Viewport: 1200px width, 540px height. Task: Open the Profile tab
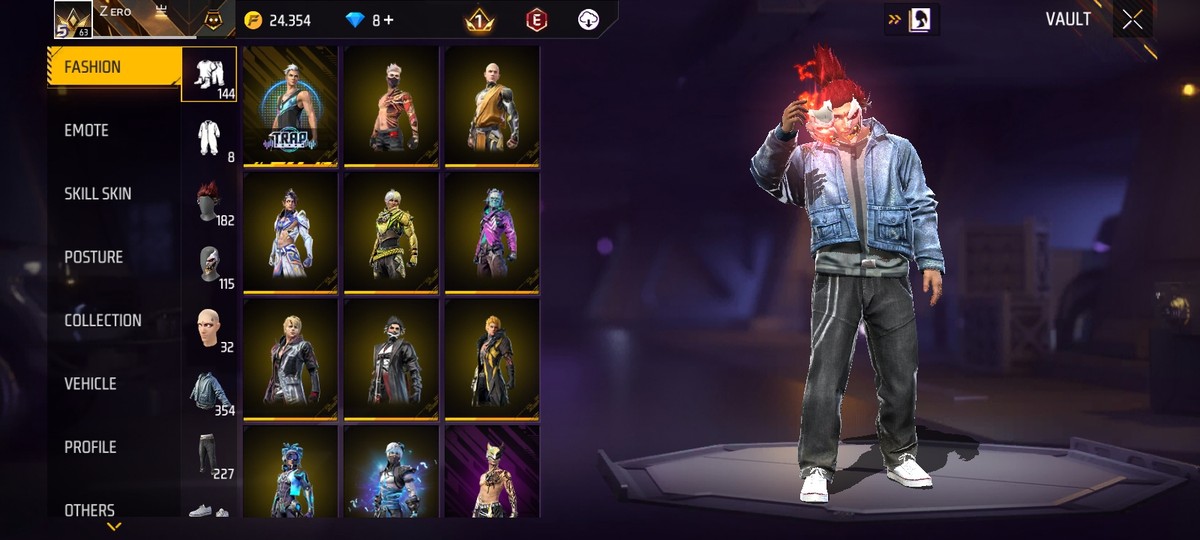[91, 447]
